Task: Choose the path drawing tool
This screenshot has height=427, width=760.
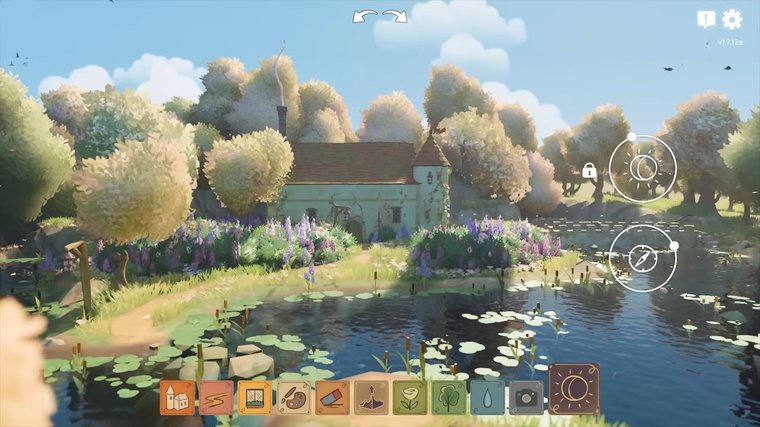Action: click(216, 397)
